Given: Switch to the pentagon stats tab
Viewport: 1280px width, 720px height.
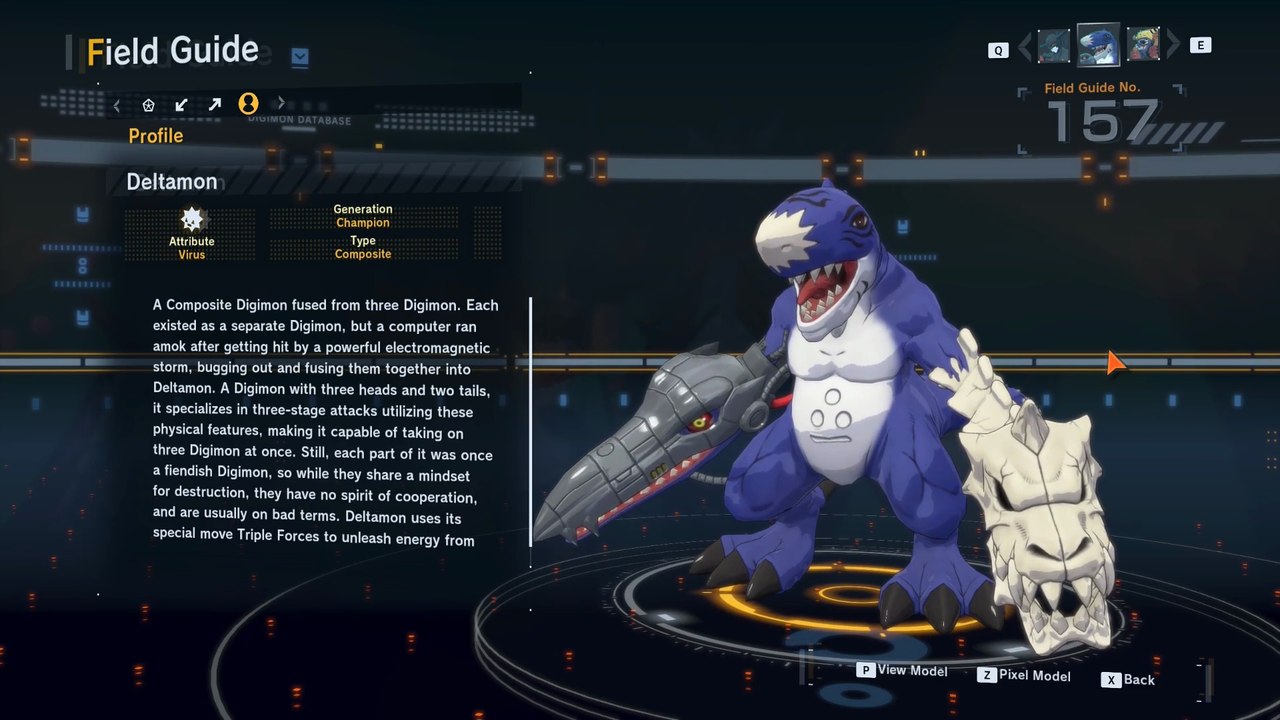Looking at the screenshot, I should (148, 104).
